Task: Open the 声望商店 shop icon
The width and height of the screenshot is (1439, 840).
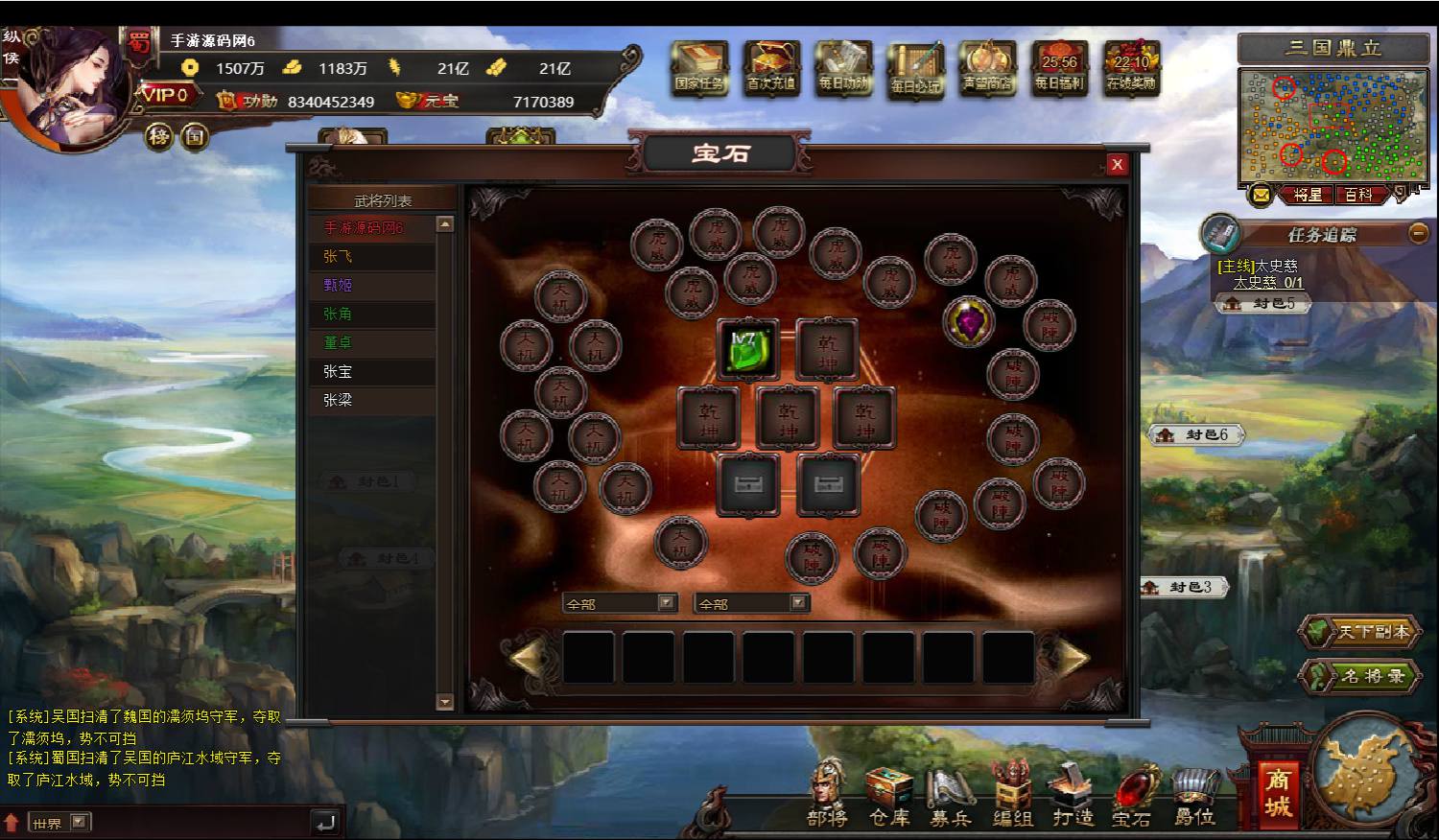Action: [987, 67]
